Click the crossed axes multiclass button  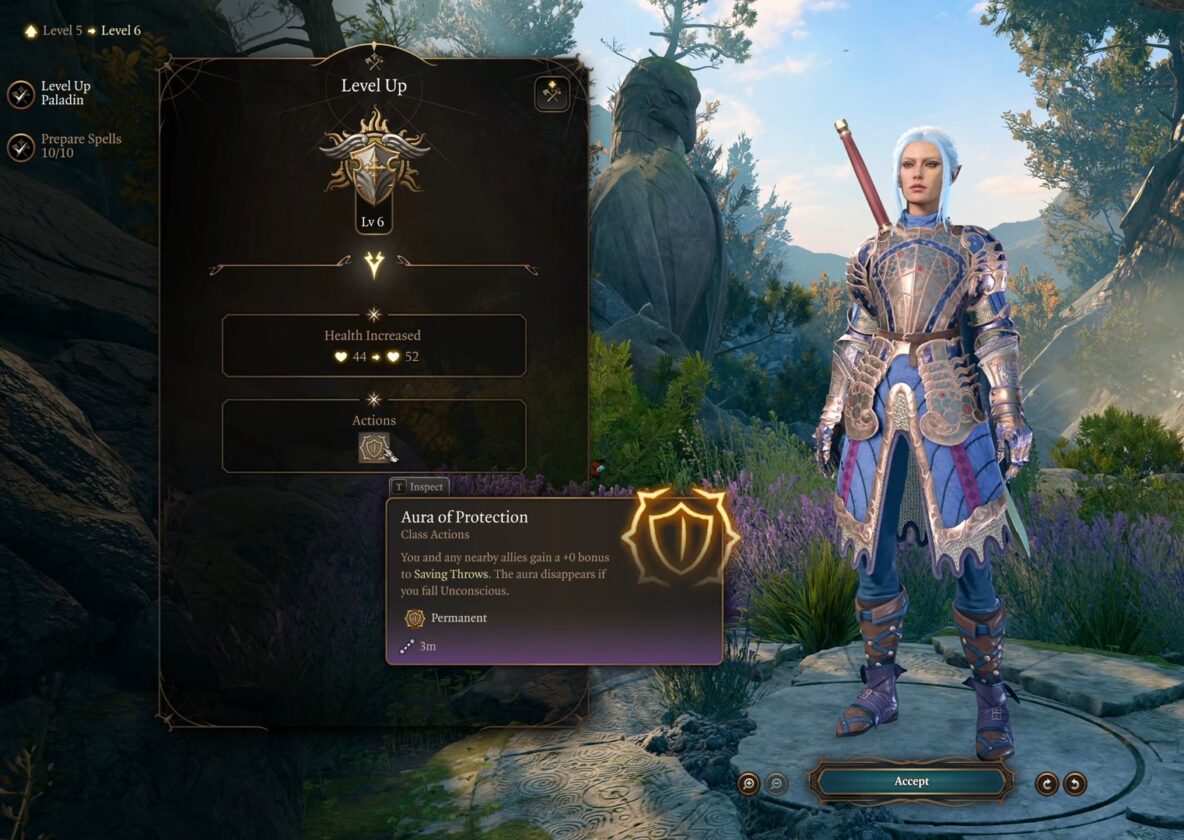(551, 93)
